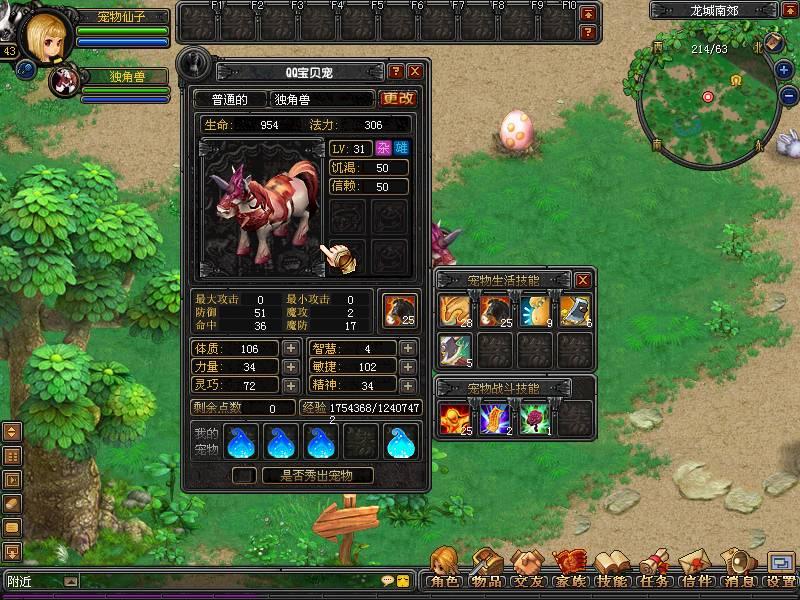This screenshot has width=800, height=600.
Task: Zoom out the minimap
Action: [x=785, y=97]
